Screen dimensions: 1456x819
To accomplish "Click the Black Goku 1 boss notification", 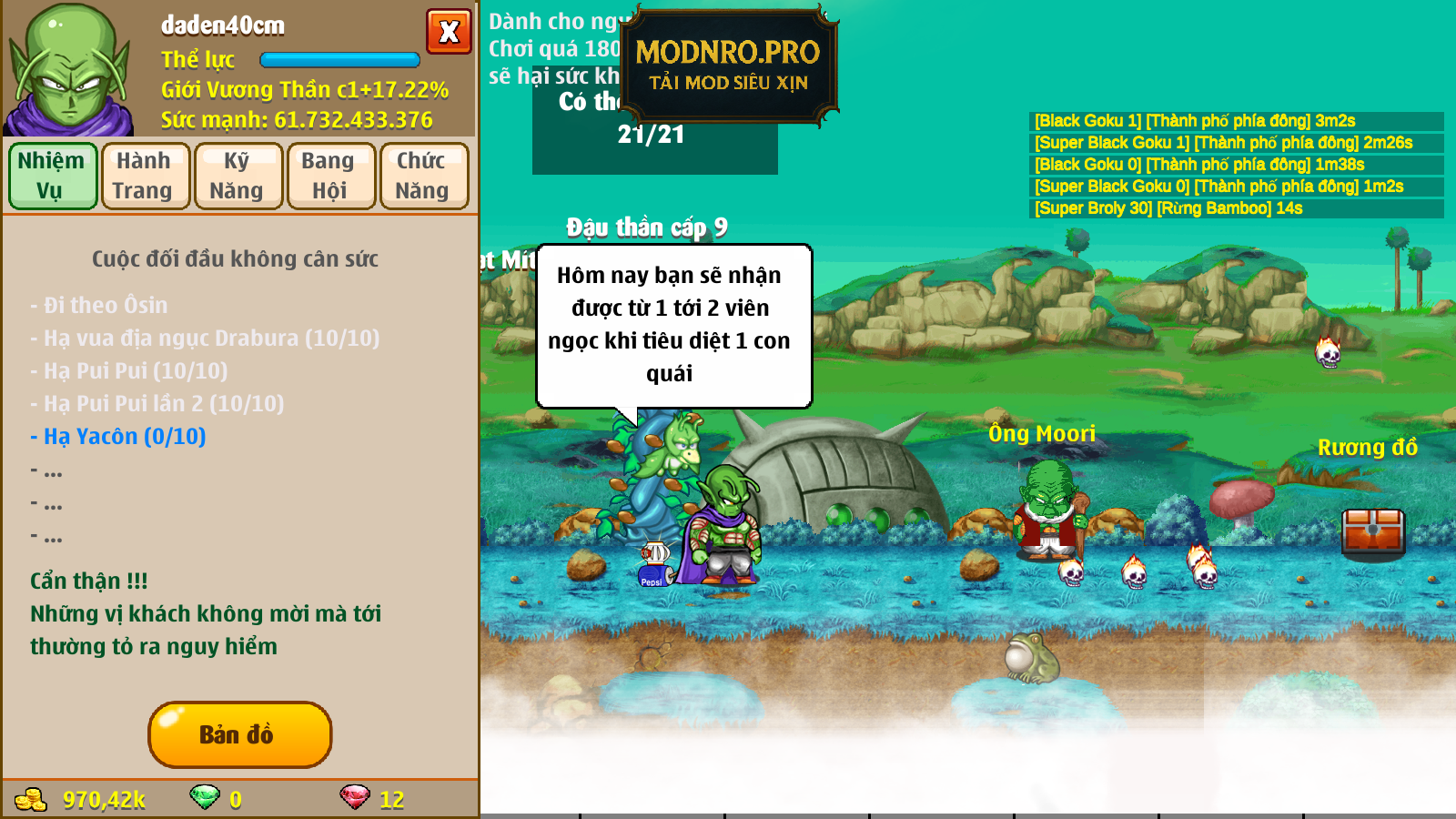I will click(x=1194, y=121).
